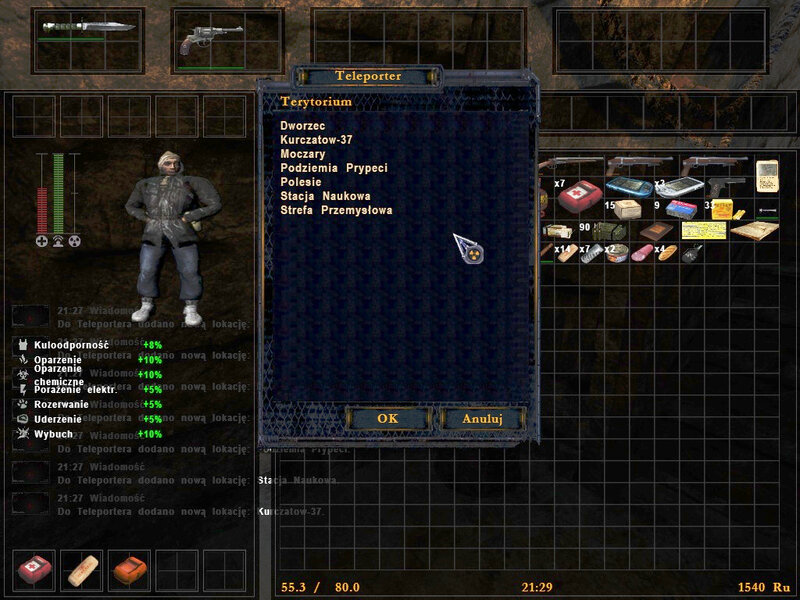Image resolution: width=800 pixels, height=600 pixels.
Task: Choose Polesie as the teleport destination
Action: pyautogui.click(x=300, y=182)
